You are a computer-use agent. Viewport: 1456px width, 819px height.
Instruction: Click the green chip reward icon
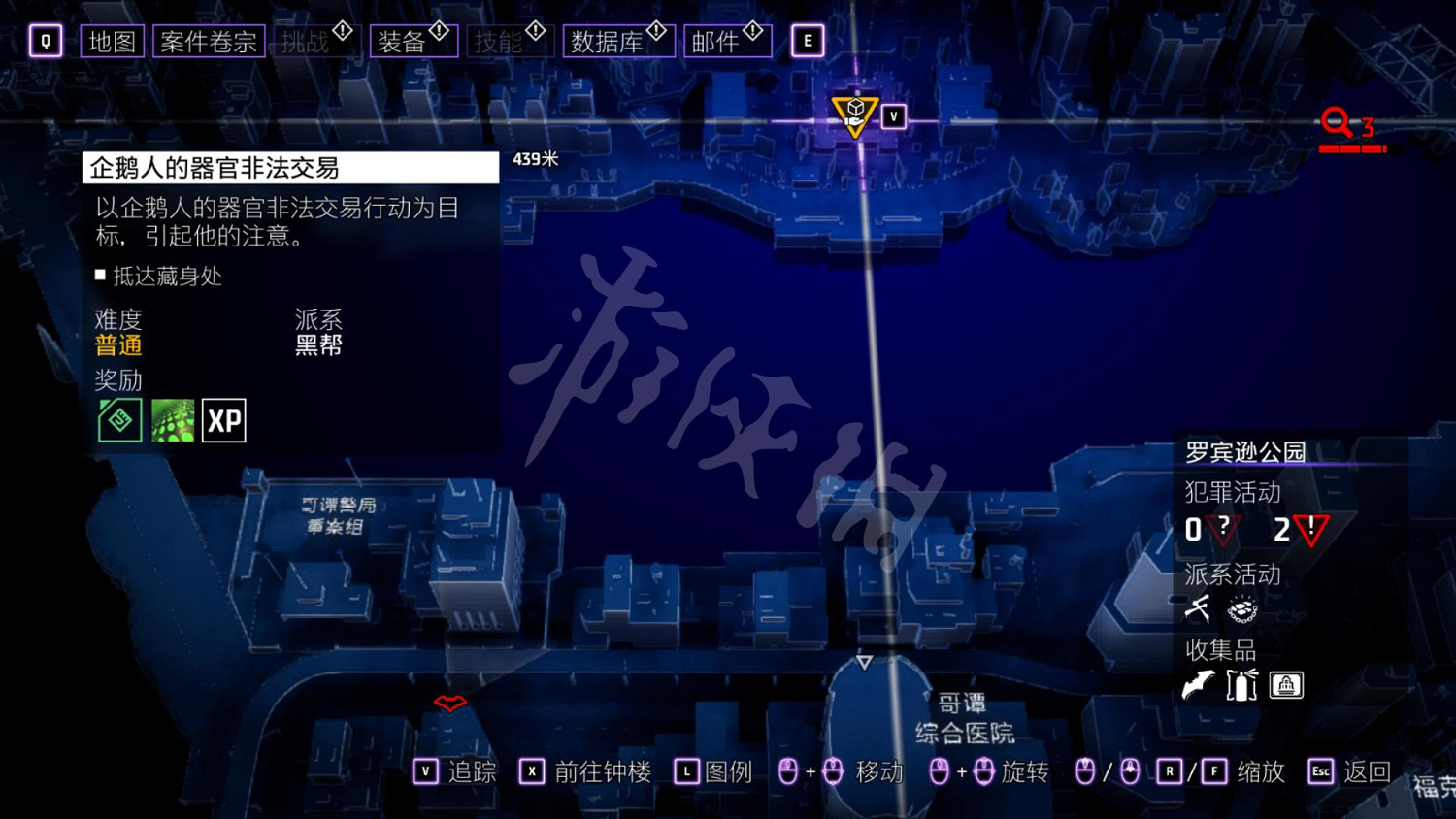pos(118,420)
